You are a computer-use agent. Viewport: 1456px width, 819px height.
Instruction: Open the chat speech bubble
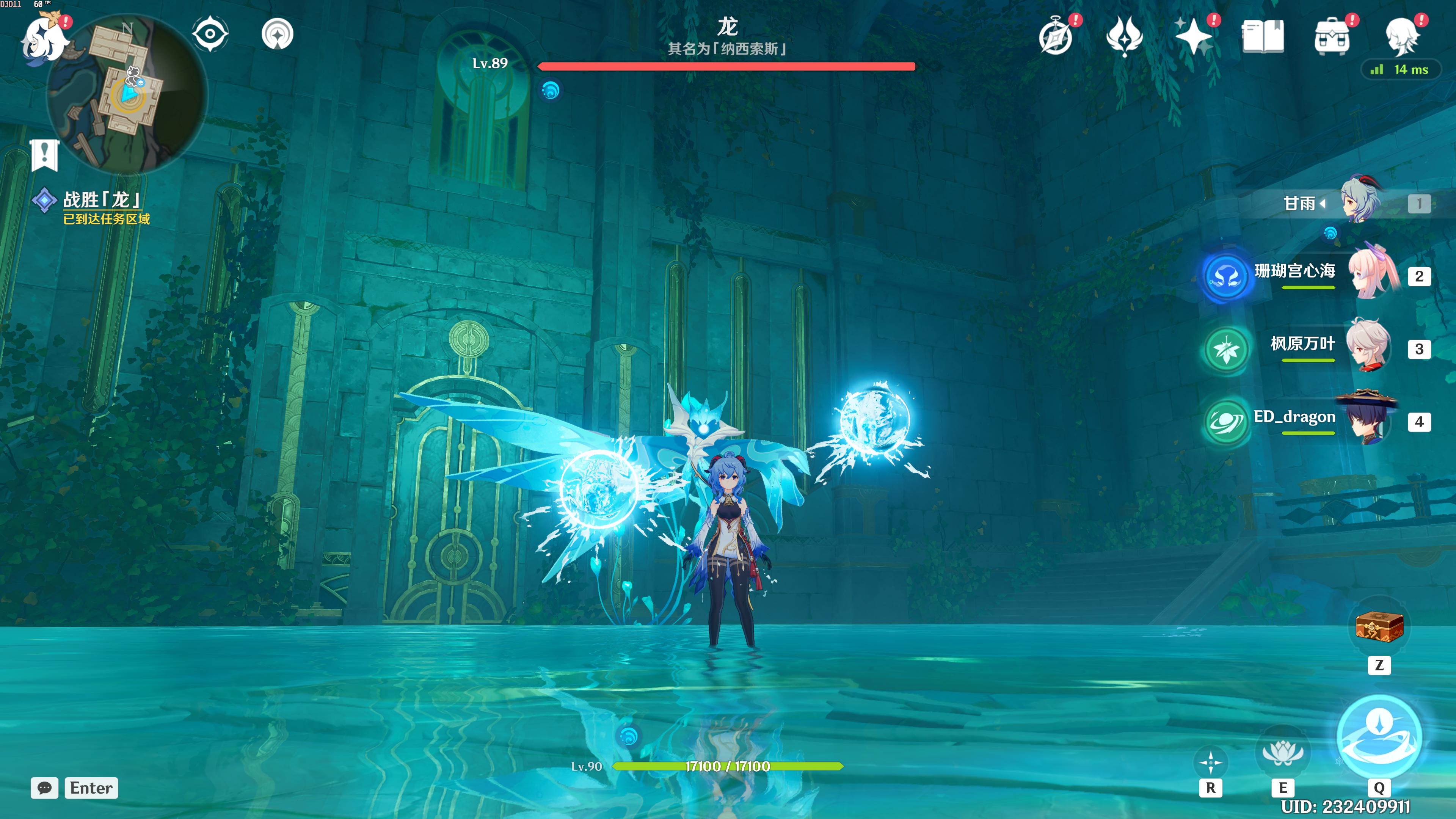click(x=45, y=788)
